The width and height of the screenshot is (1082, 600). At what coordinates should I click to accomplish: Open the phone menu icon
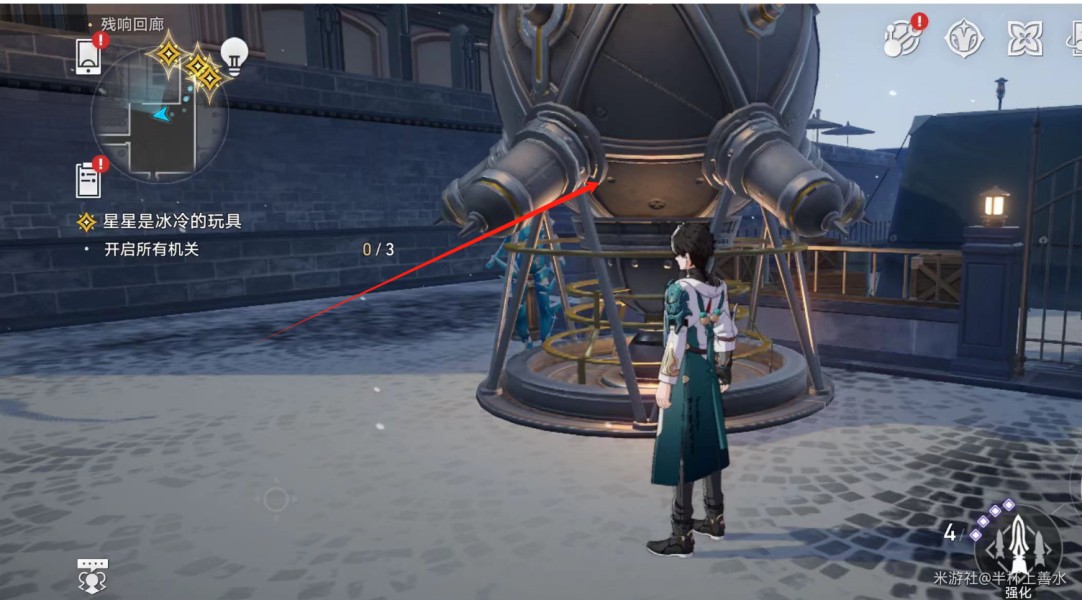click(x=88, y=56)
